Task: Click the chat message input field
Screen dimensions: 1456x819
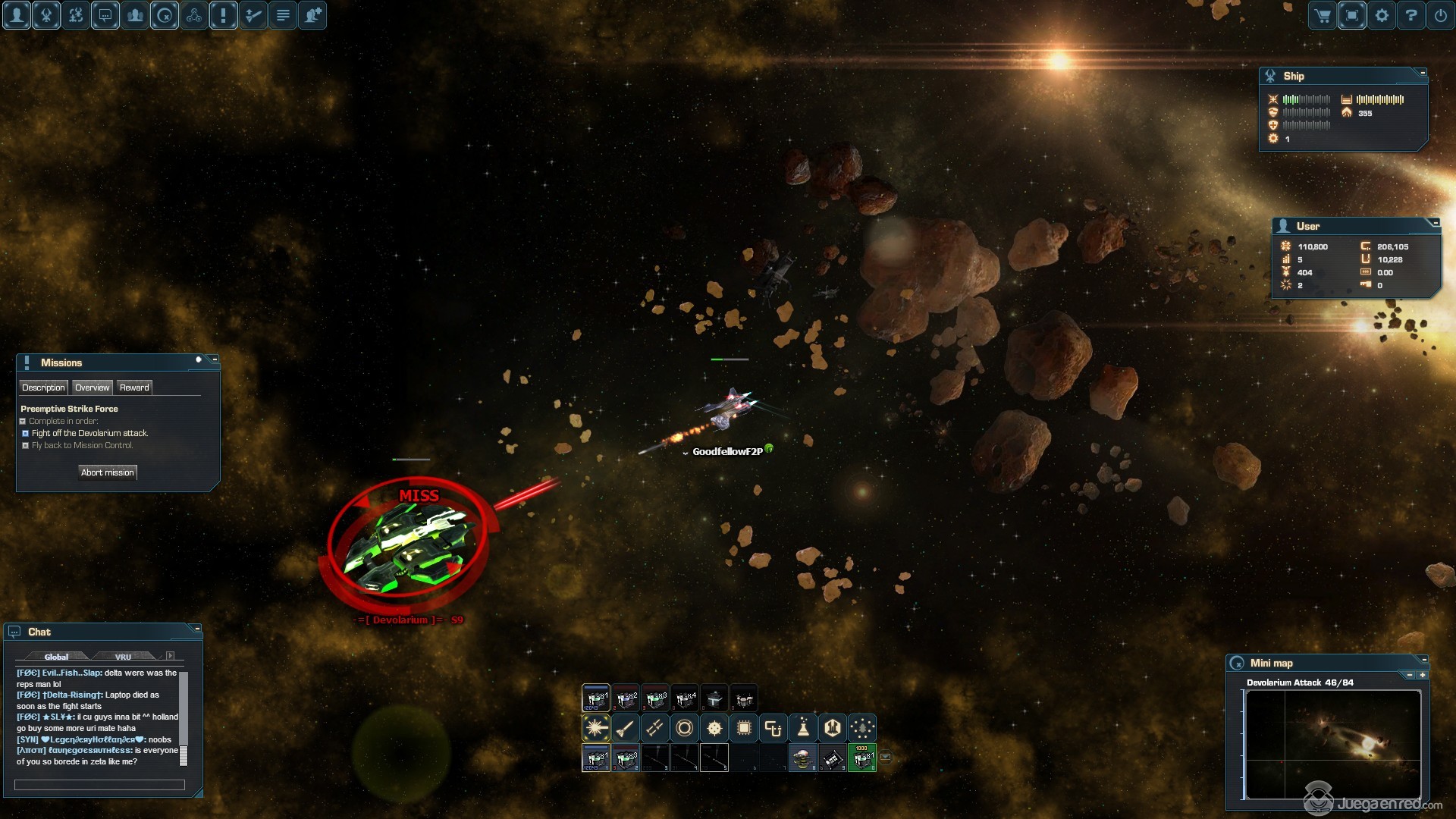Action: pyautogui.click(x=99, y=785)
